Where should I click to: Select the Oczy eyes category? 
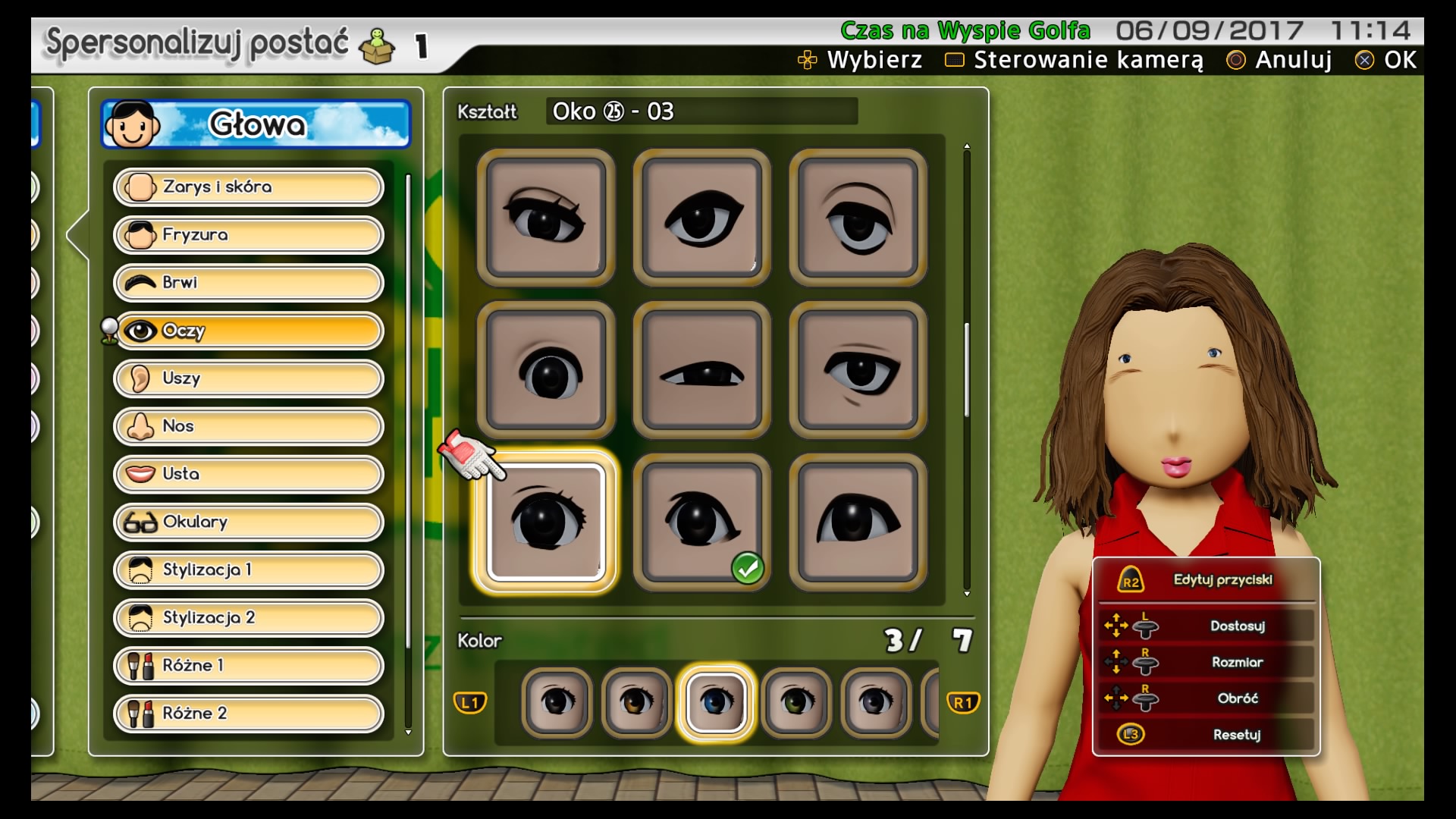(x=249, y=331)
